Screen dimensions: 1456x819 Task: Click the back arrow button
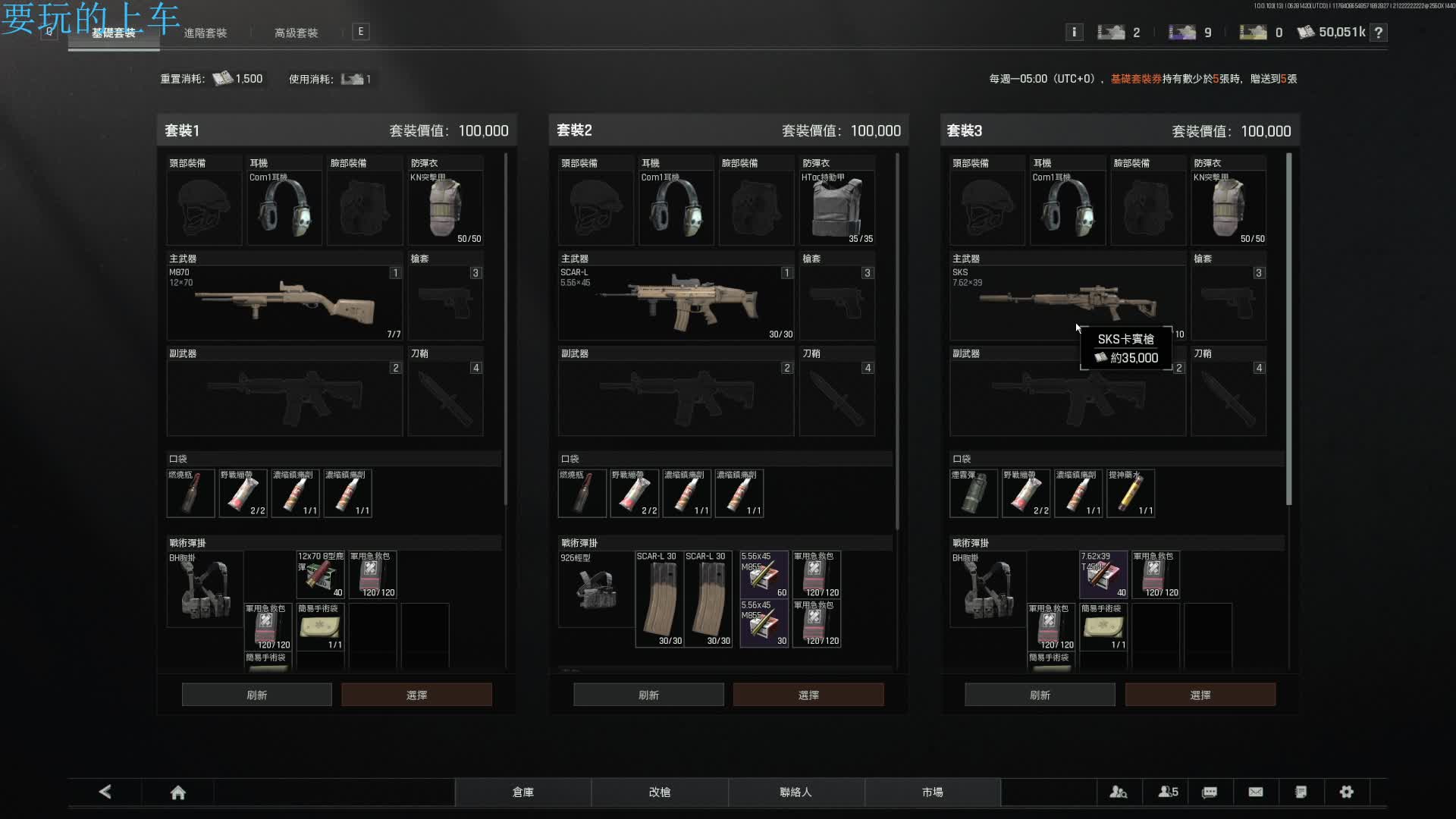105,792
